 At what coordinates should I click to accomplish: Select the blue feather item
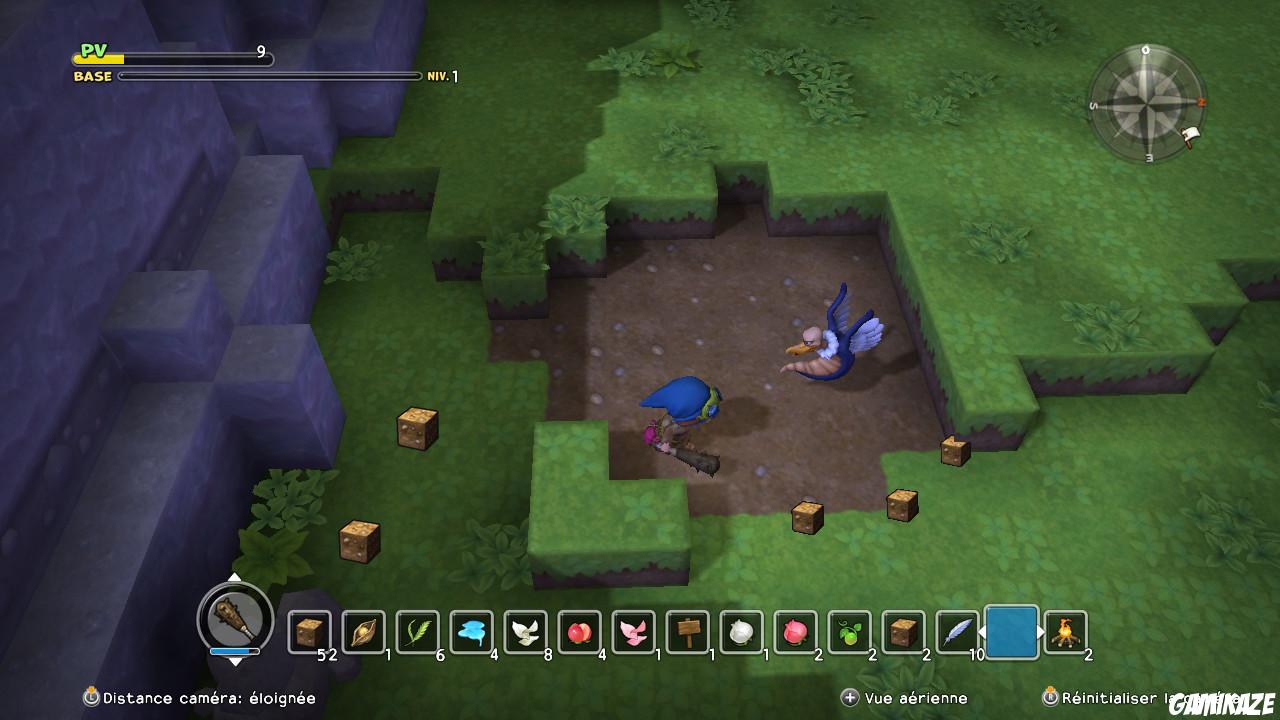[x=956, y=630]
